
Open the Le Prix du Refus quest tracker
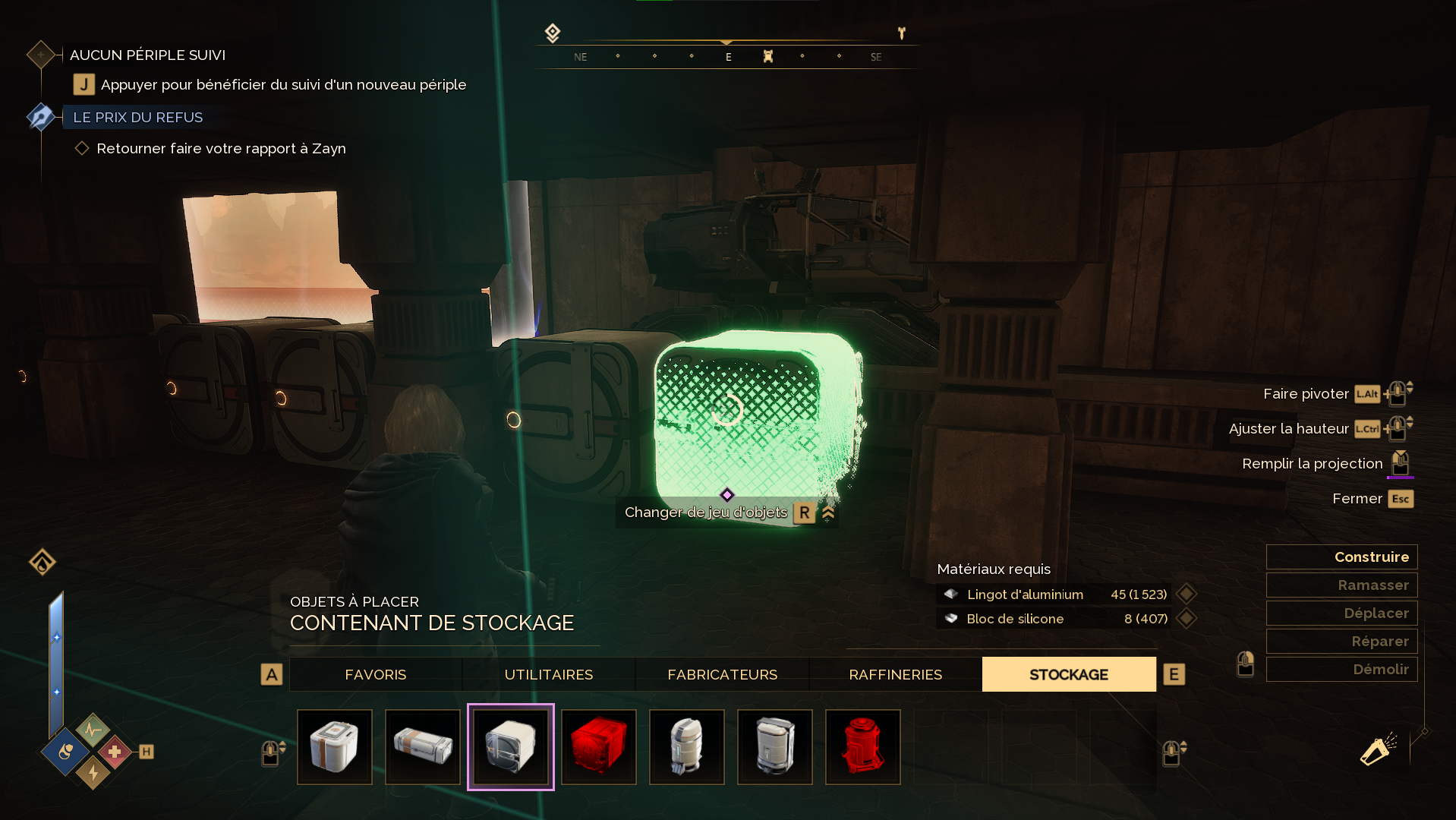pyautogui.click(x=137, y=118)
